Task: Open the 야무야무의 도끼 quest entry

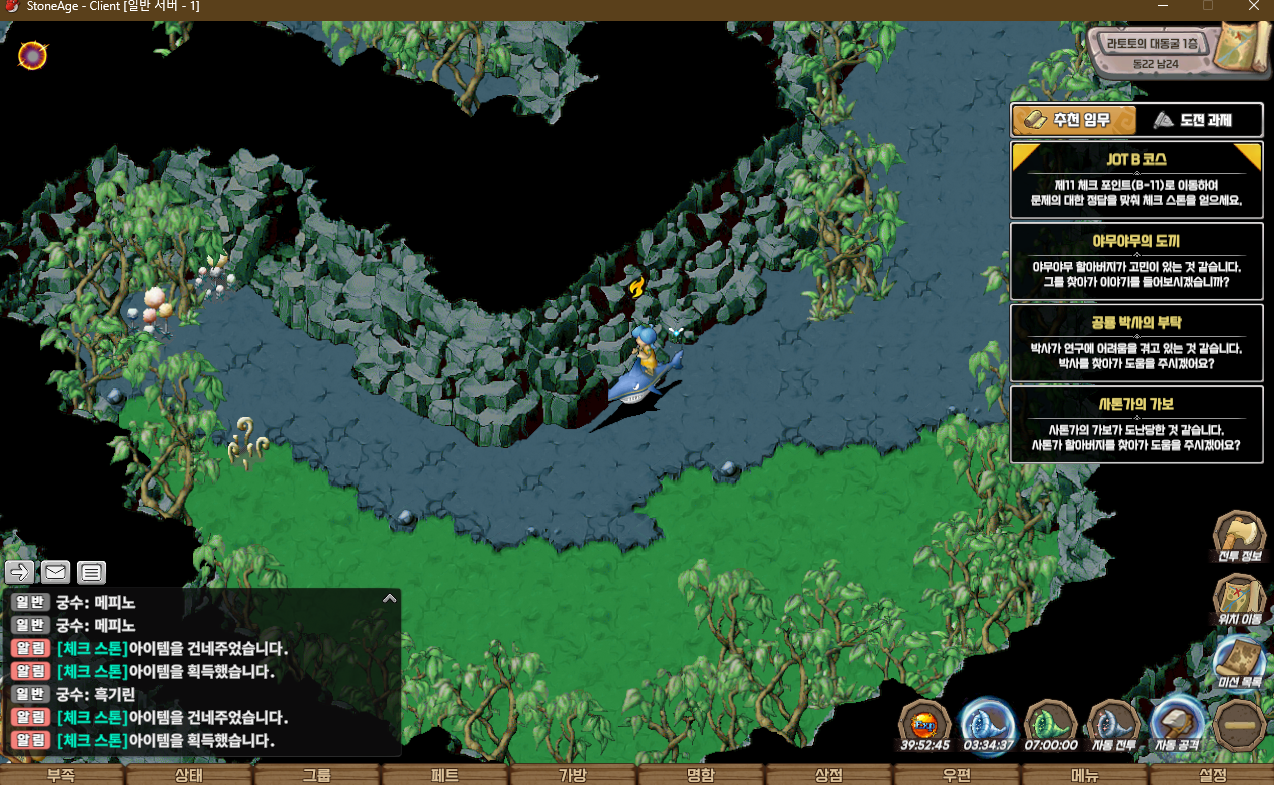Action: pos(1136,260)
